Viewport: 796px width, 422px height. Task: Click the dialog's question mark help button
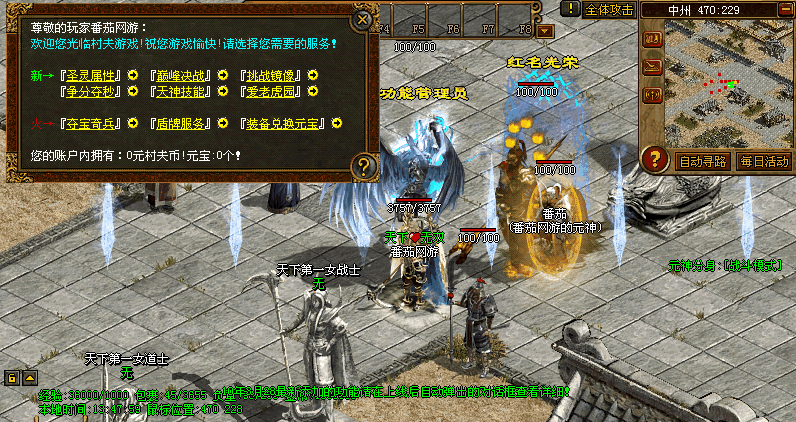[365, 165]
